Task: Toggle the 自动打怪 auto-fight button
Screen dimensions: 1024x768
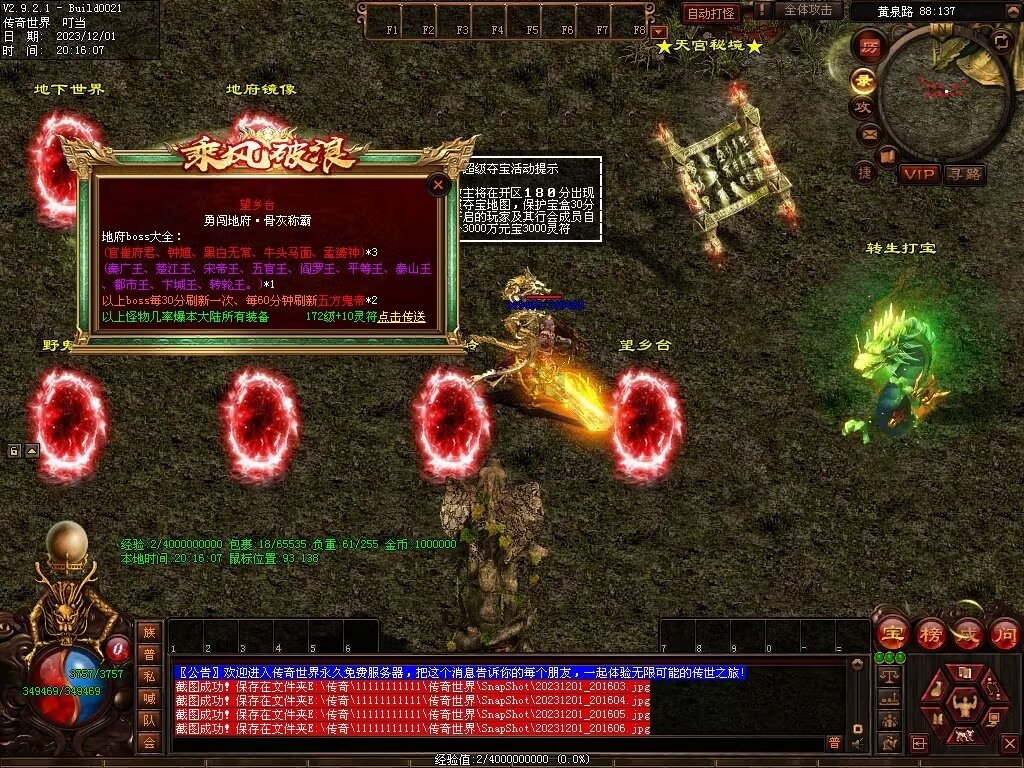Action: (x=711, y=13)
